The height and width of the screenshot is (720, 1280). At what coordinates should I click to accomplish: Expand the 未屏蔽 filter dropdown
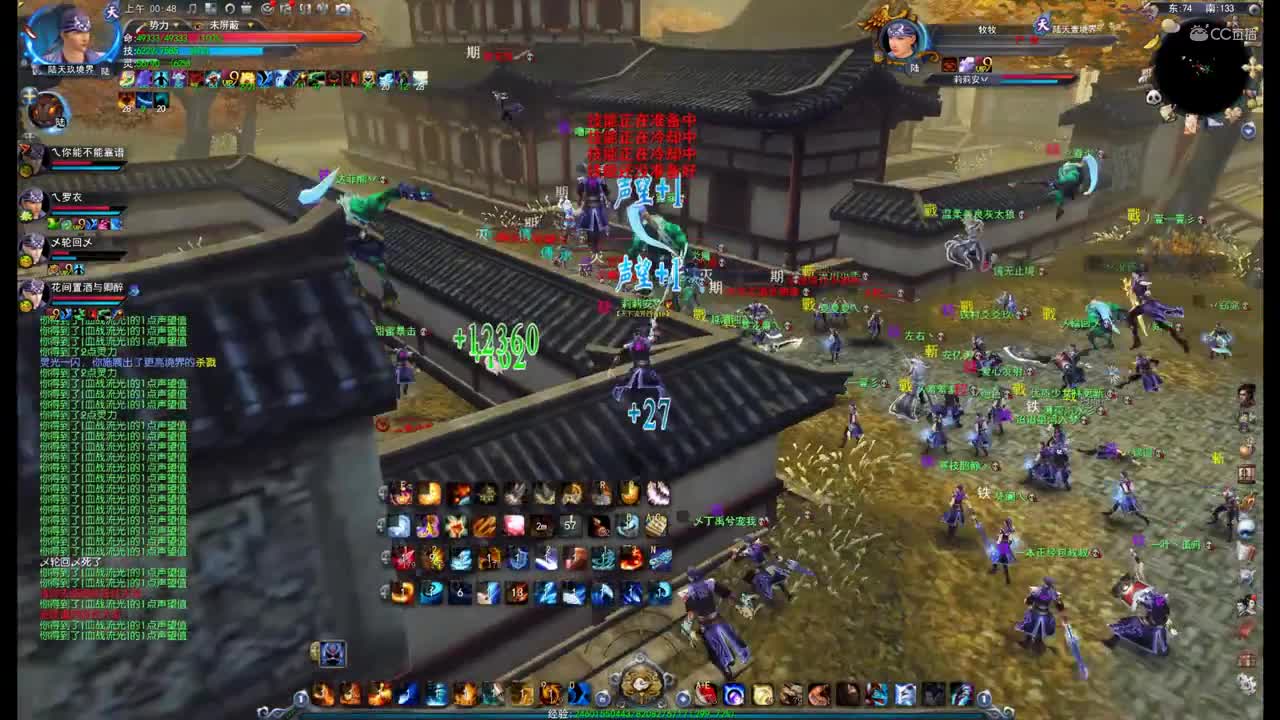click(250, 25)
